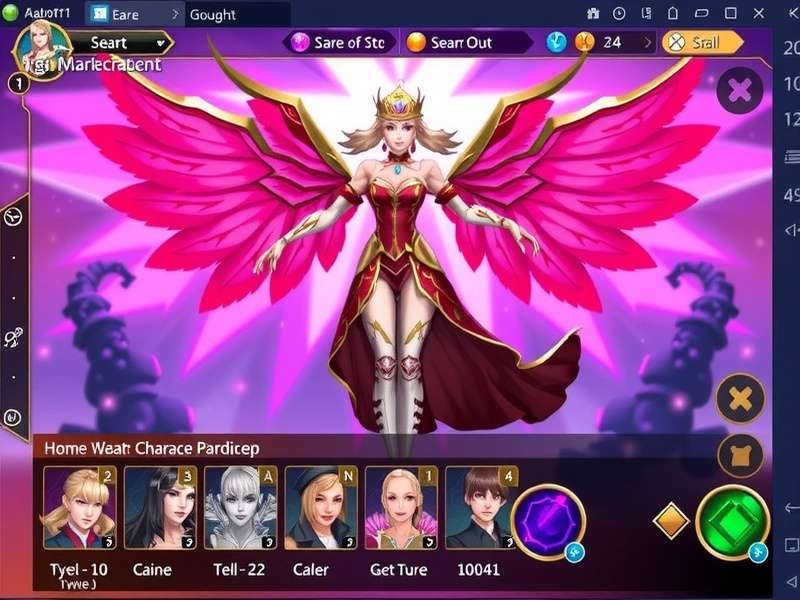
Task: Open the player avatar profile
Action: tap(42, 47)
